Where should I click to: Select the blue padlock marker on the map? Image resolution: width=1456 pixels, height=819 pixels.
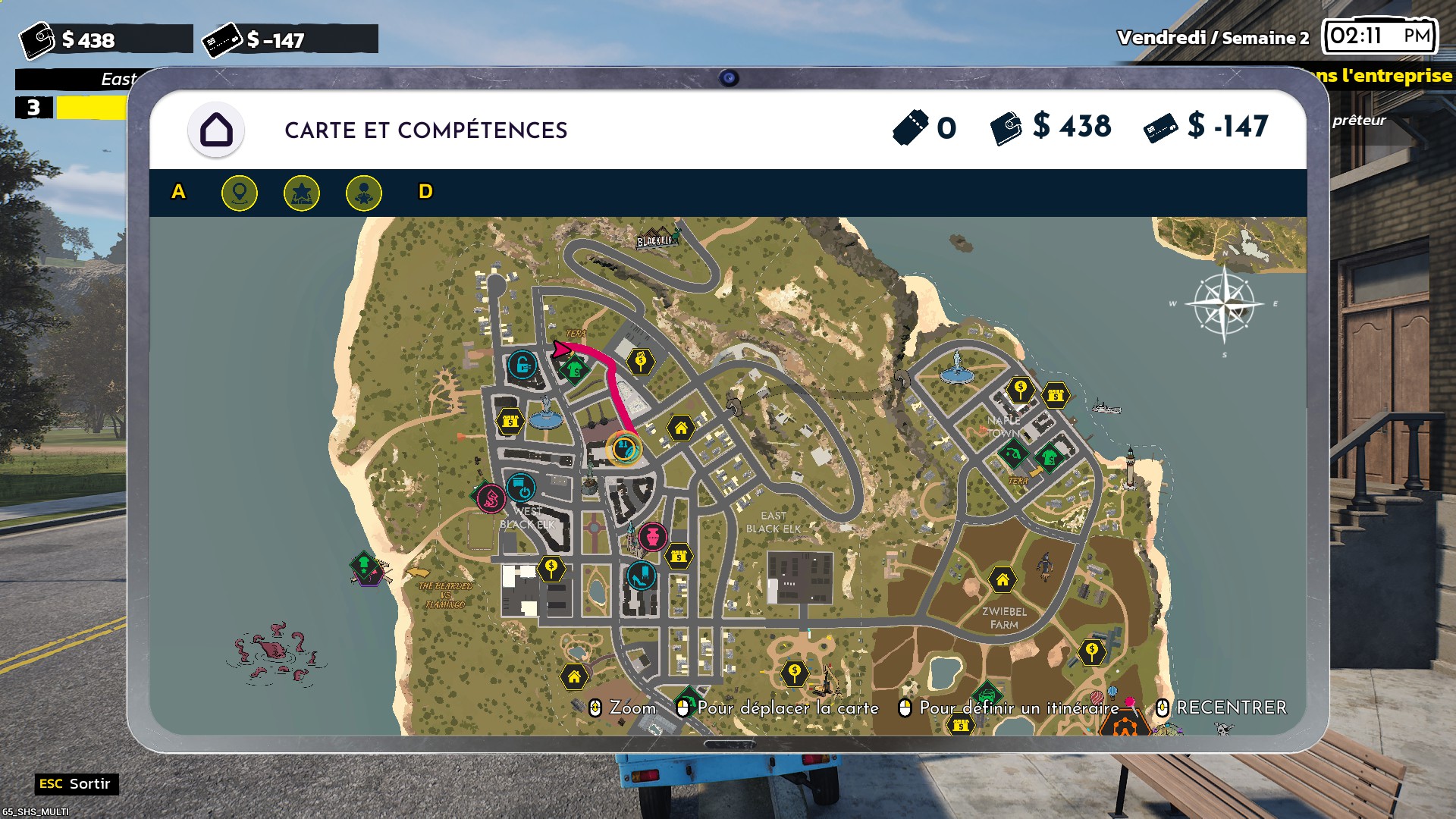[522, 366]
